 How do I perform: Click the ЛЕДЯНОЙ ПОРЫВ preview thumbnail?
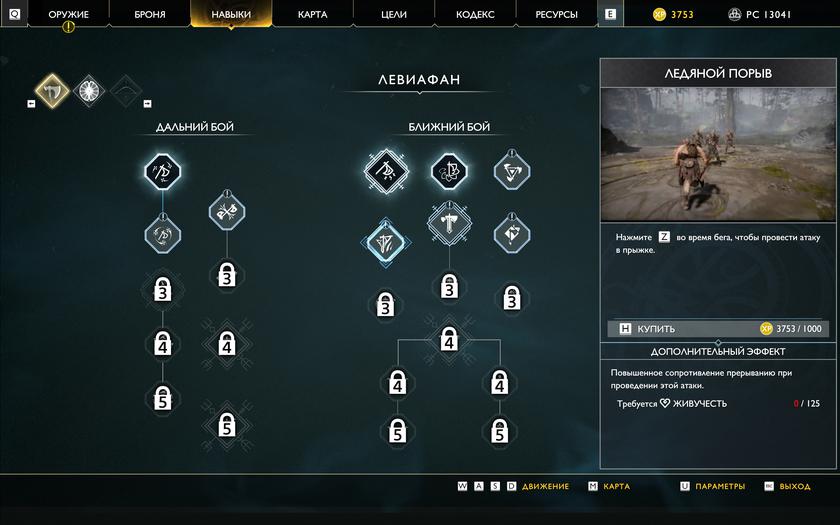click(x=718, y=154)
